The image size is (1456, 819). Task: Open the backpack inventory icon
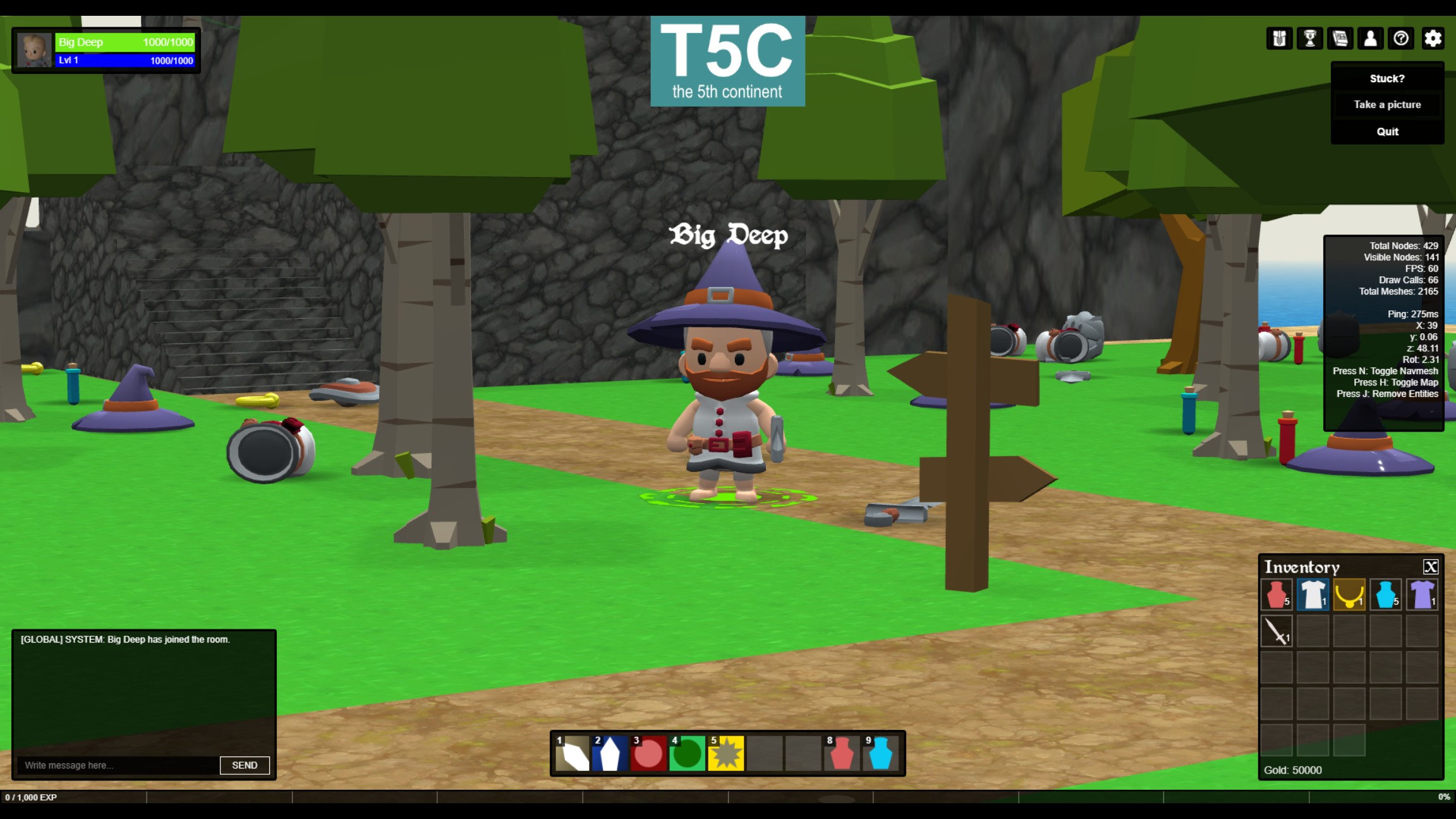[1279, 39]
